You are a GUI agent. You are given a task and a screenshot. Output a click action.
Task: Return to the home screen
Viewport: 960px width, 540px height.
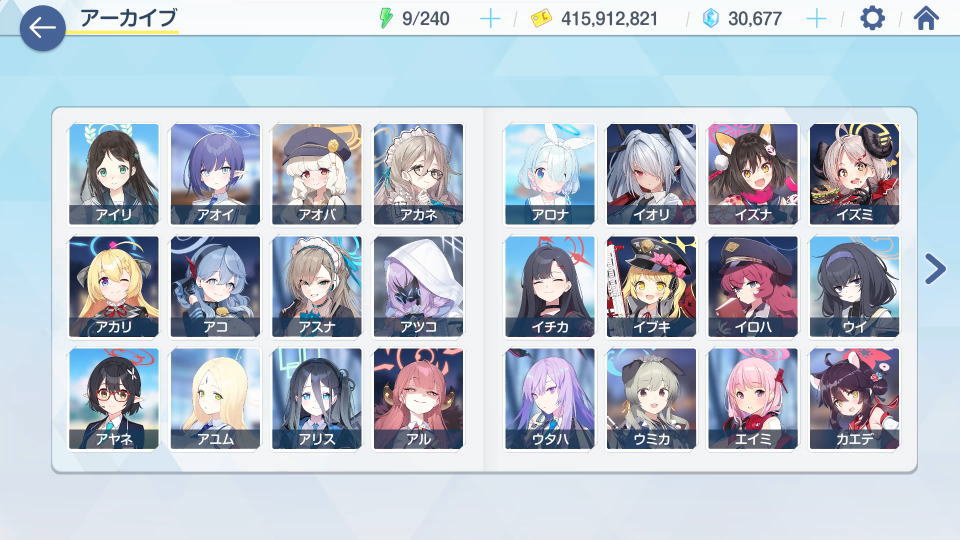pos(927,18)
